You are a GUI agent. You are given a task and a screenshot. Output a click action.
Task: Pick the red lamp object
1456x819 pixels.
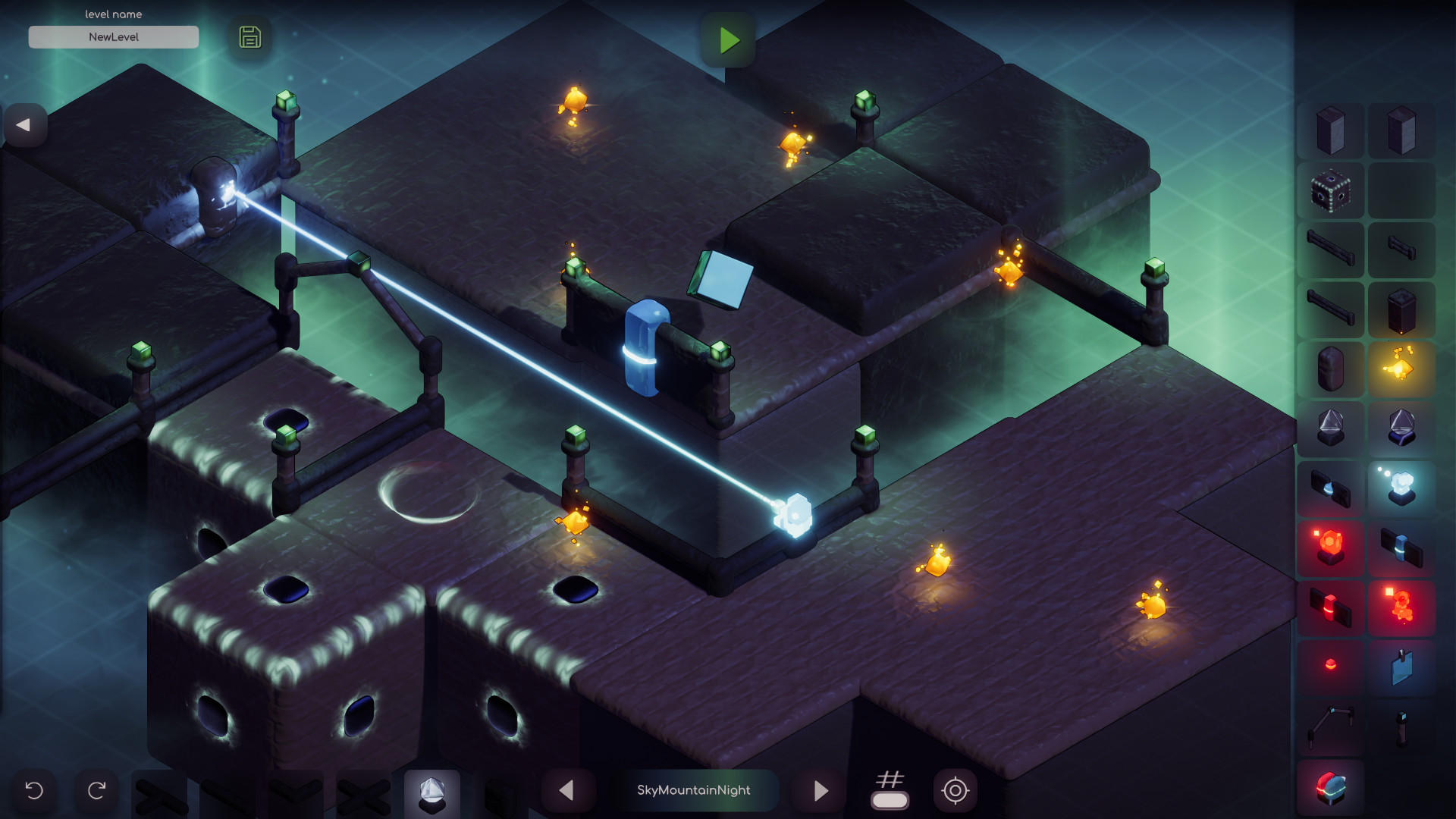point(1331,661)
